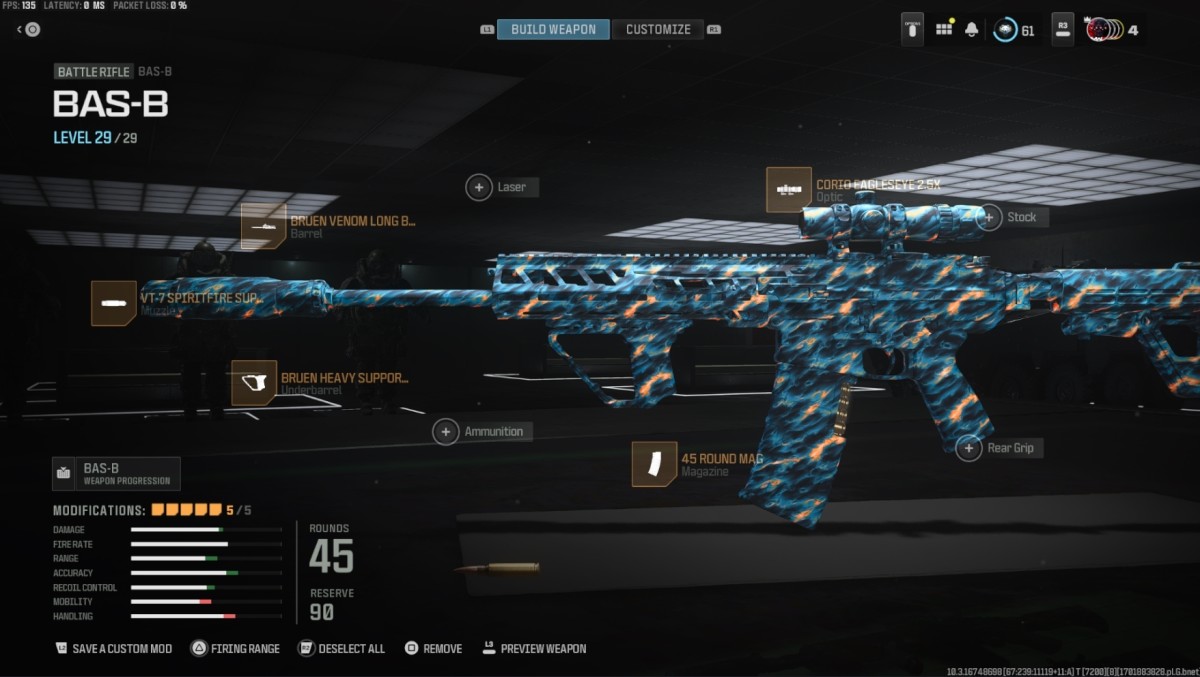Open the Customize tab
Viewport: 1200px width, 677px height.
[657, 29]
